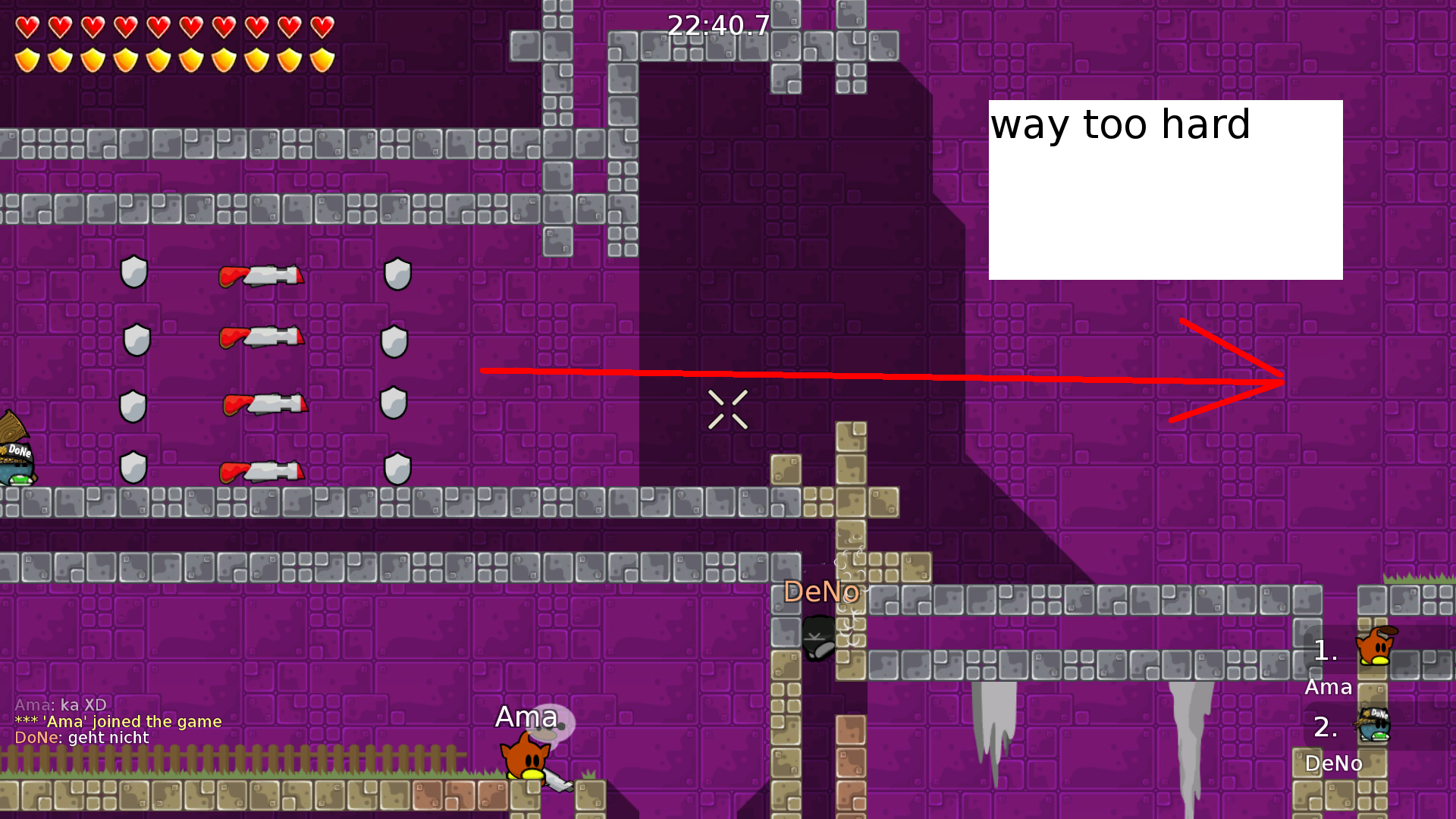
Task: Click the scoreboard entry labeled '1. Ama'
Action: coord(1329,667)
